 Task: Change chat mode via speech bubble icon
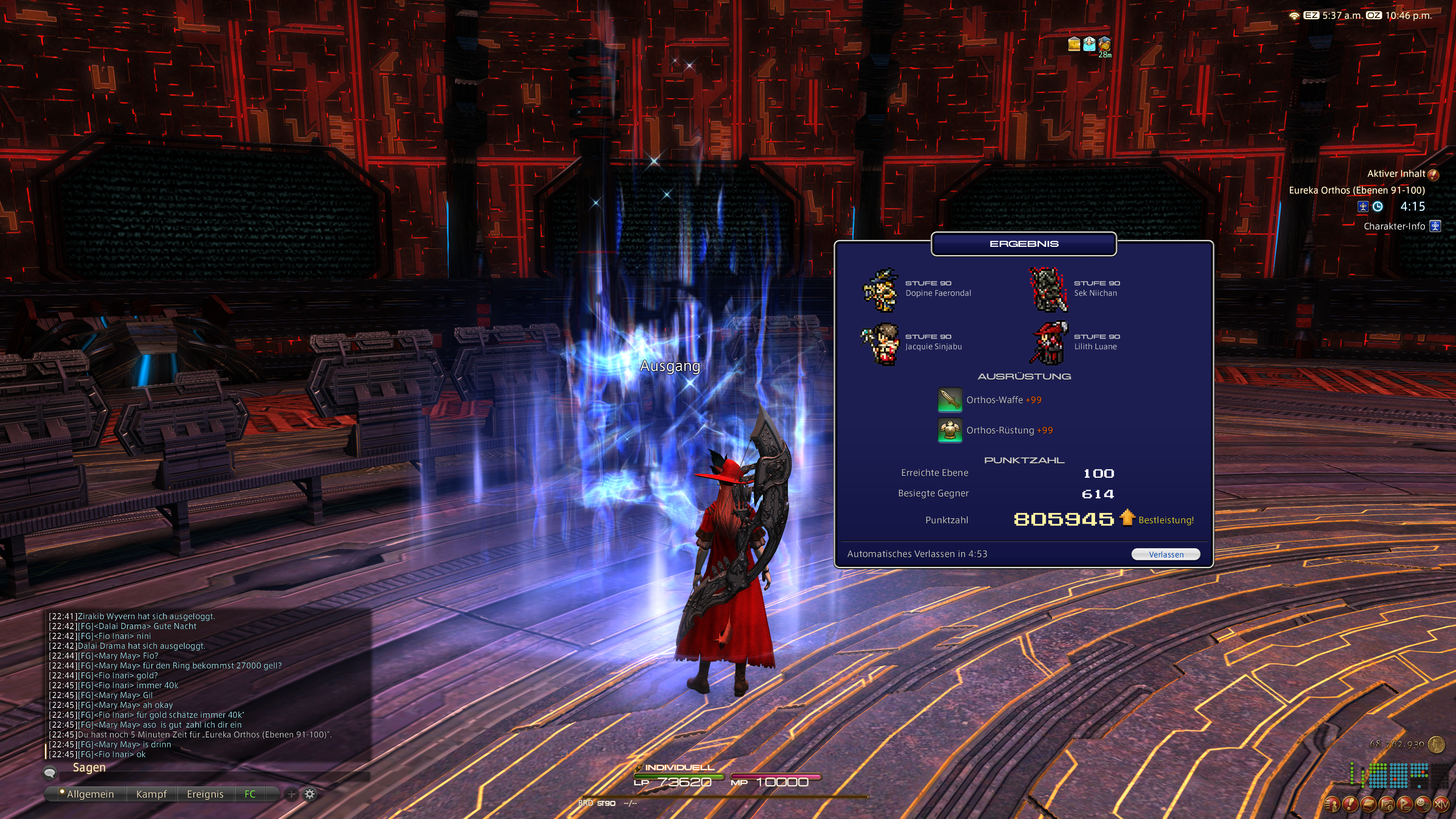50,772
